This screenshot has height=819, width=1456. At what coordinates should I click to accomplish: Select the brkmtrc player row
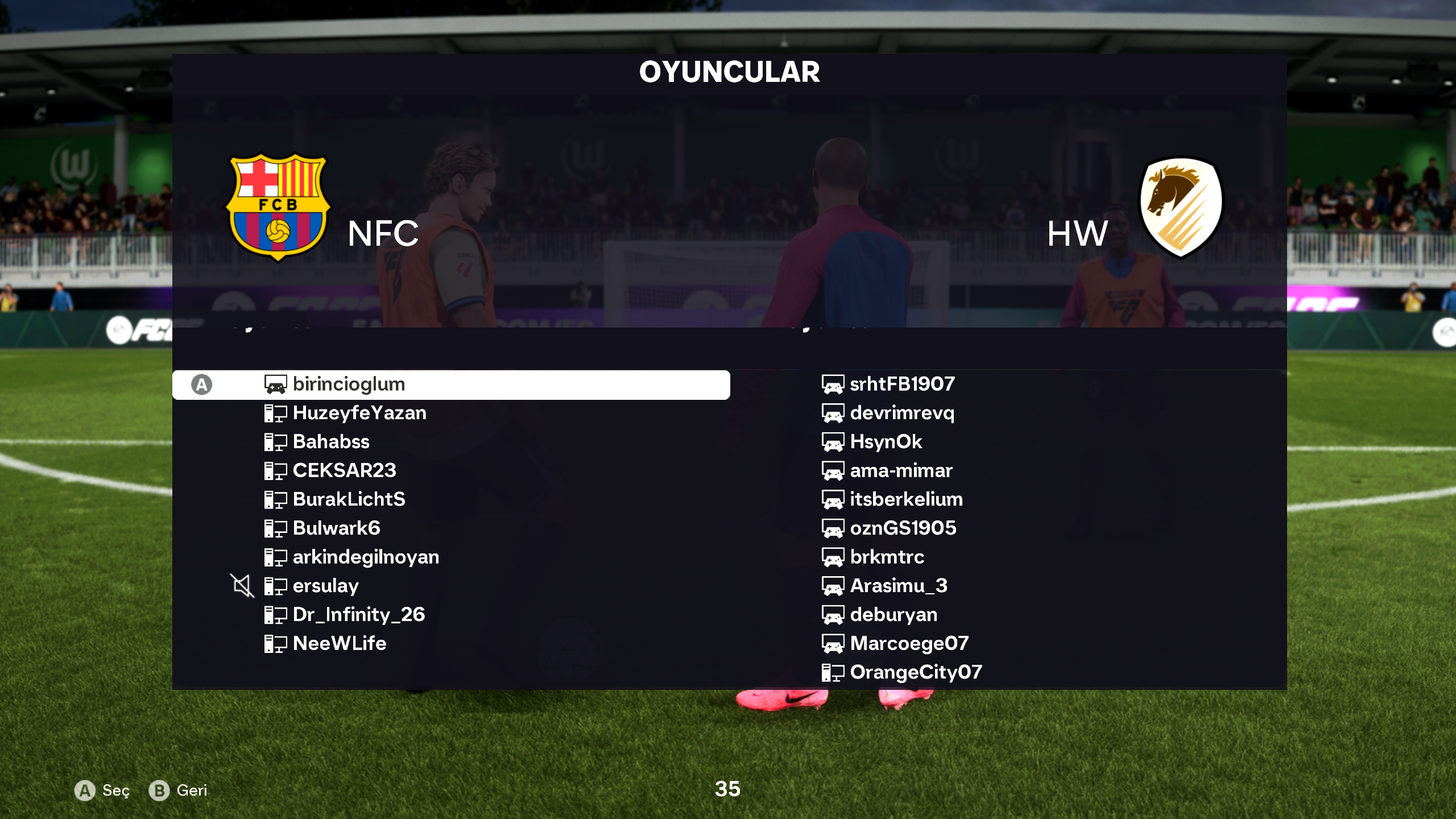pyautogui.click(x=887, y=557)
